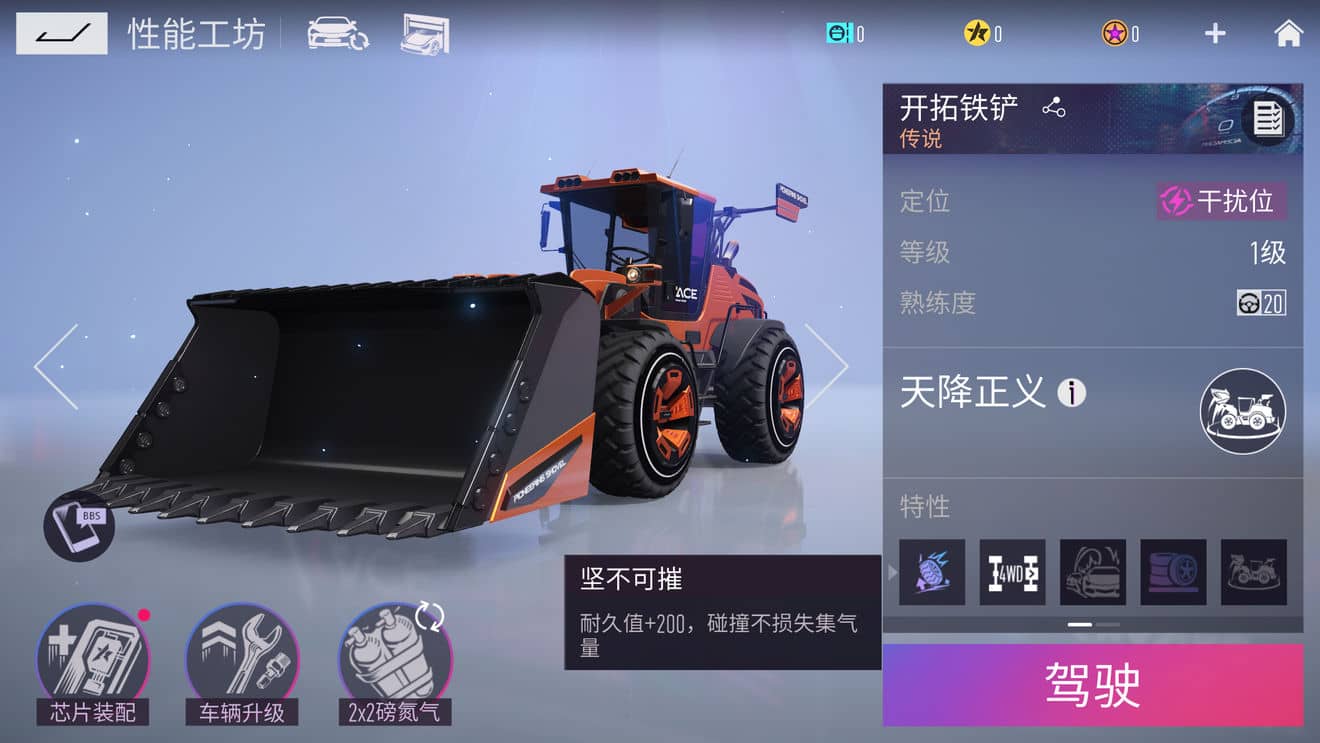Open the tire stack trait icon
Screen dimensions: 1320x743
tap(1173, 572)
